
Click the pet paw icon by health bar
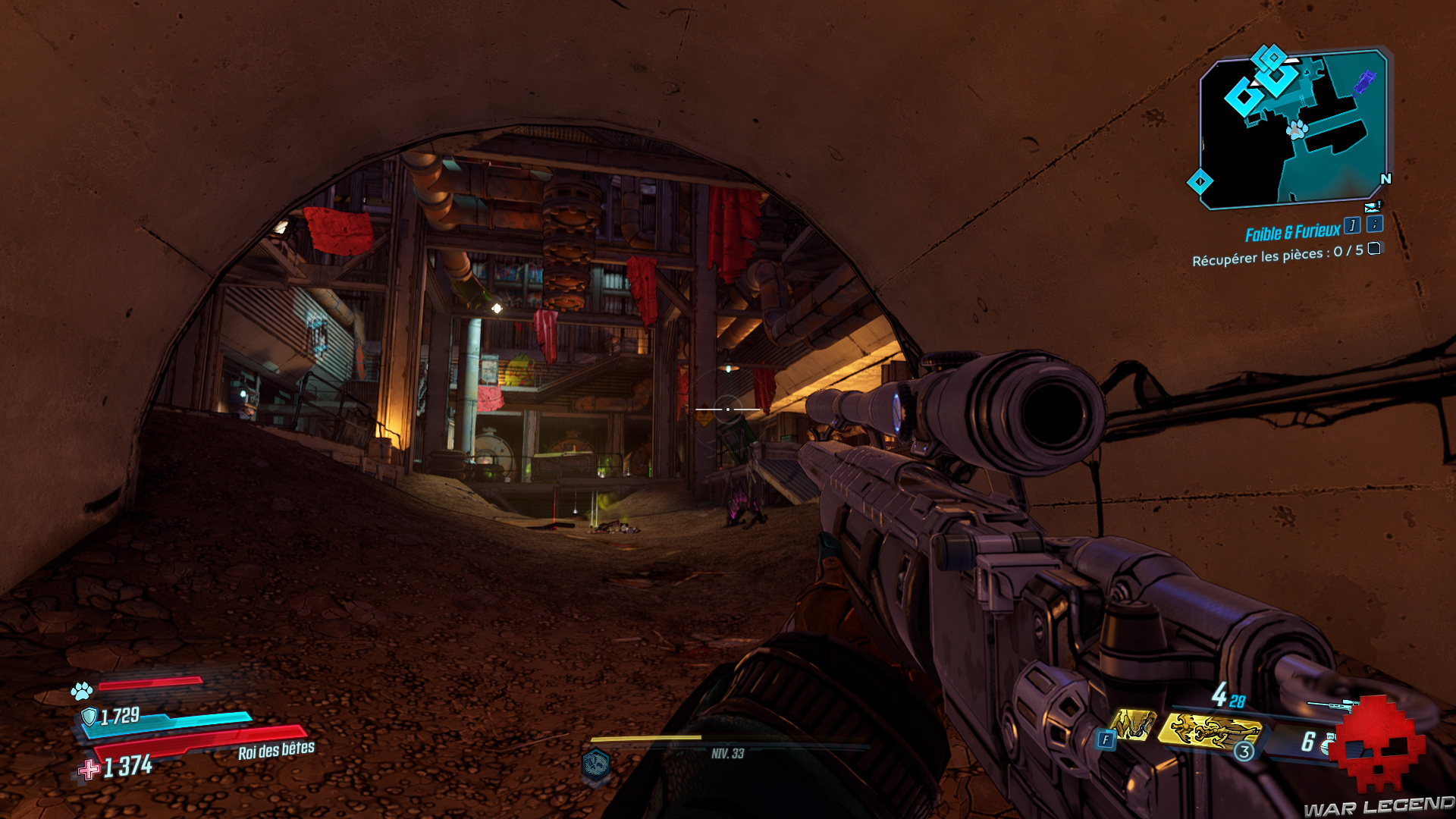[x=82, y=691]
